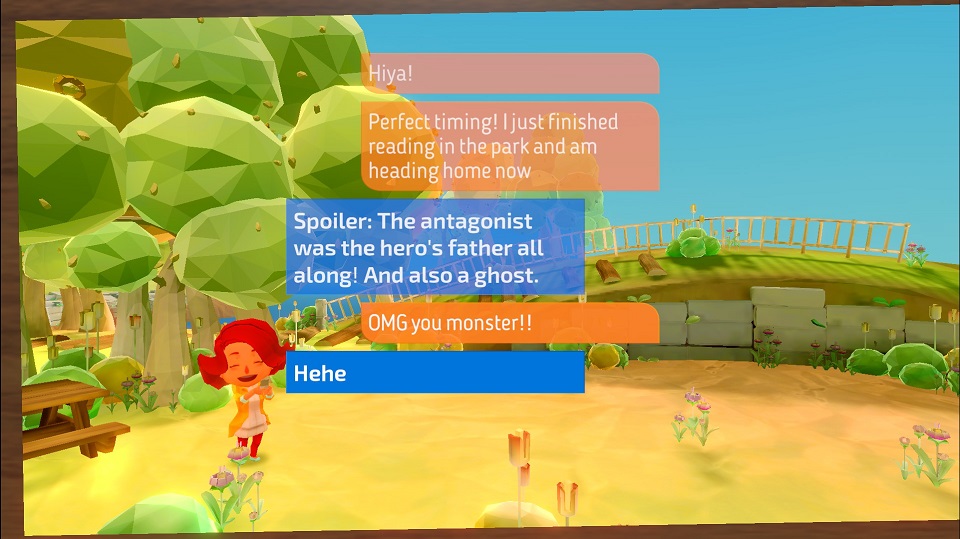Select the "Perfect timing!" message bubble
Screen dimensions: 960x539
[510, 146]
